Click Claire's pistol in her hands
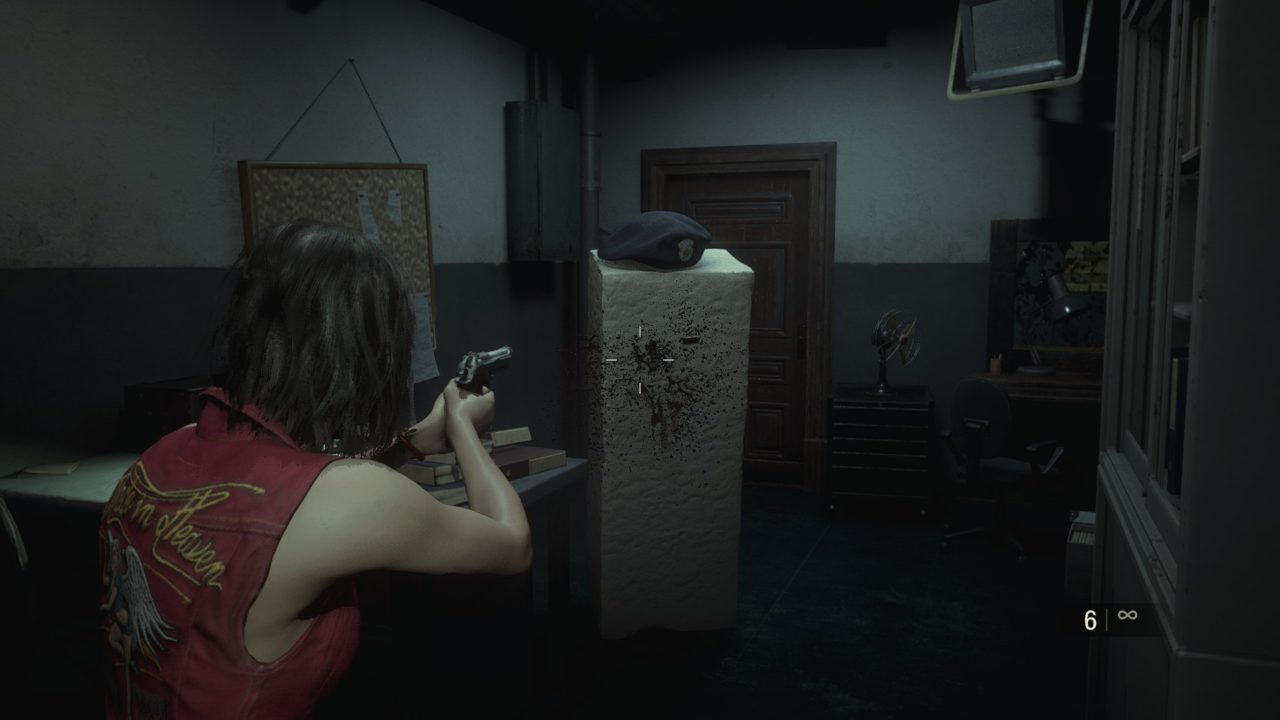This screenshot has height=720, width=1280. point(482,365)
